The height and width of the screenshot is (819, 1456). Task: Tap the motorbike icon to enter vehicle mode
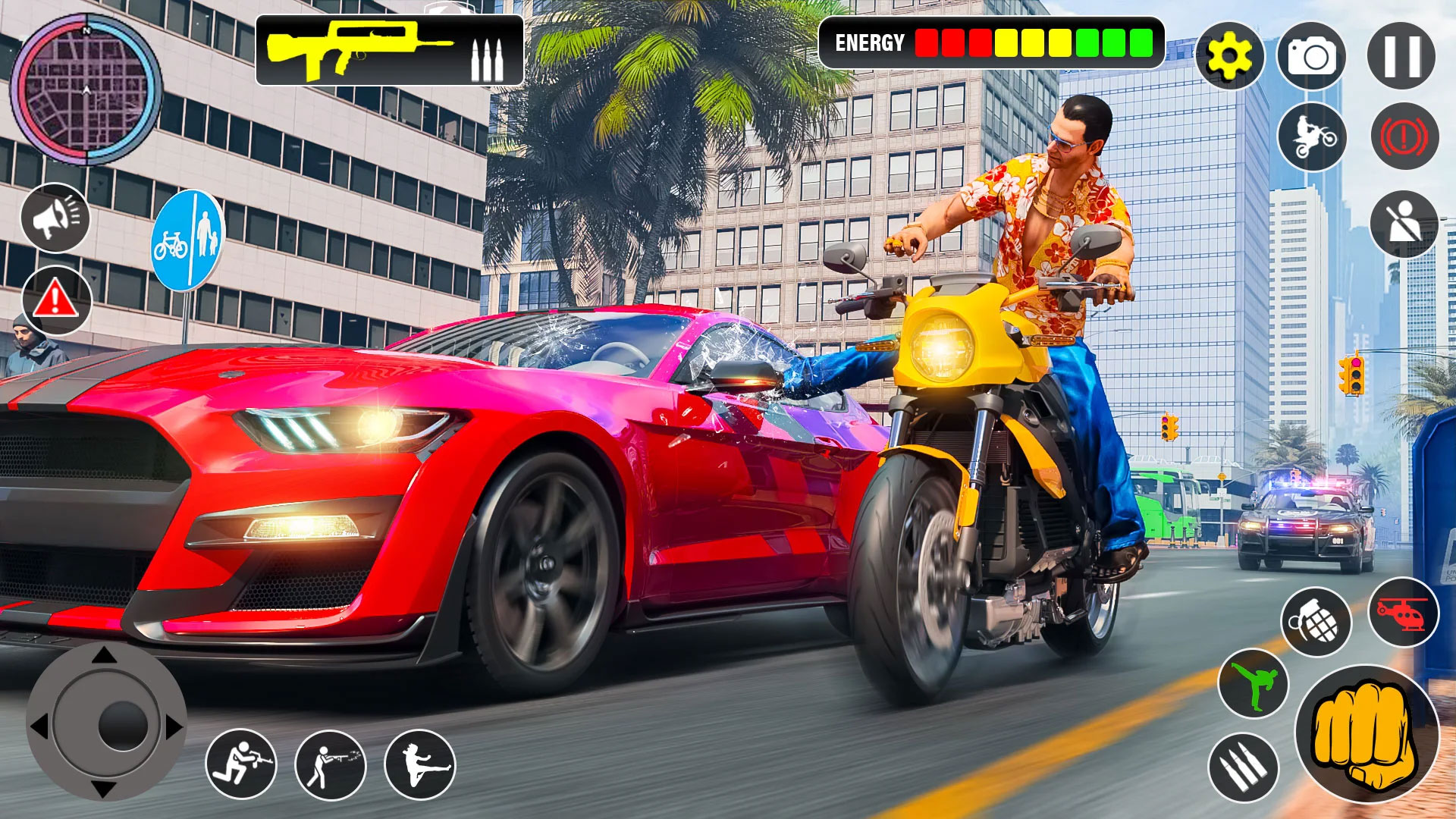tap(1315, 135)
